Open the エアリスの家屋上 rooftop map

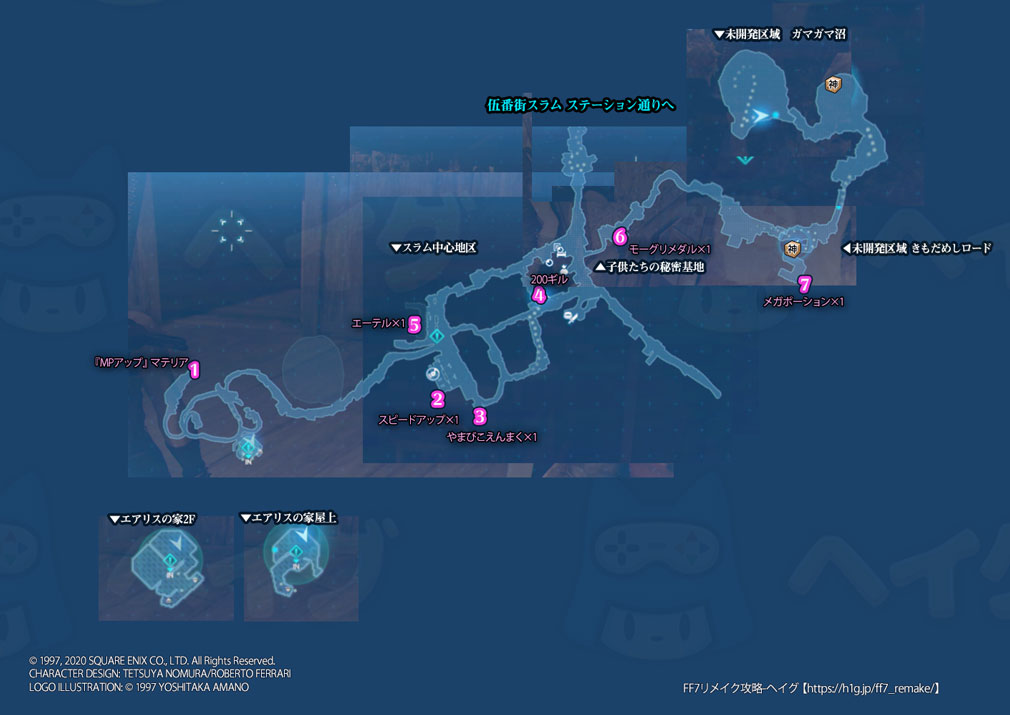[299, 568]
